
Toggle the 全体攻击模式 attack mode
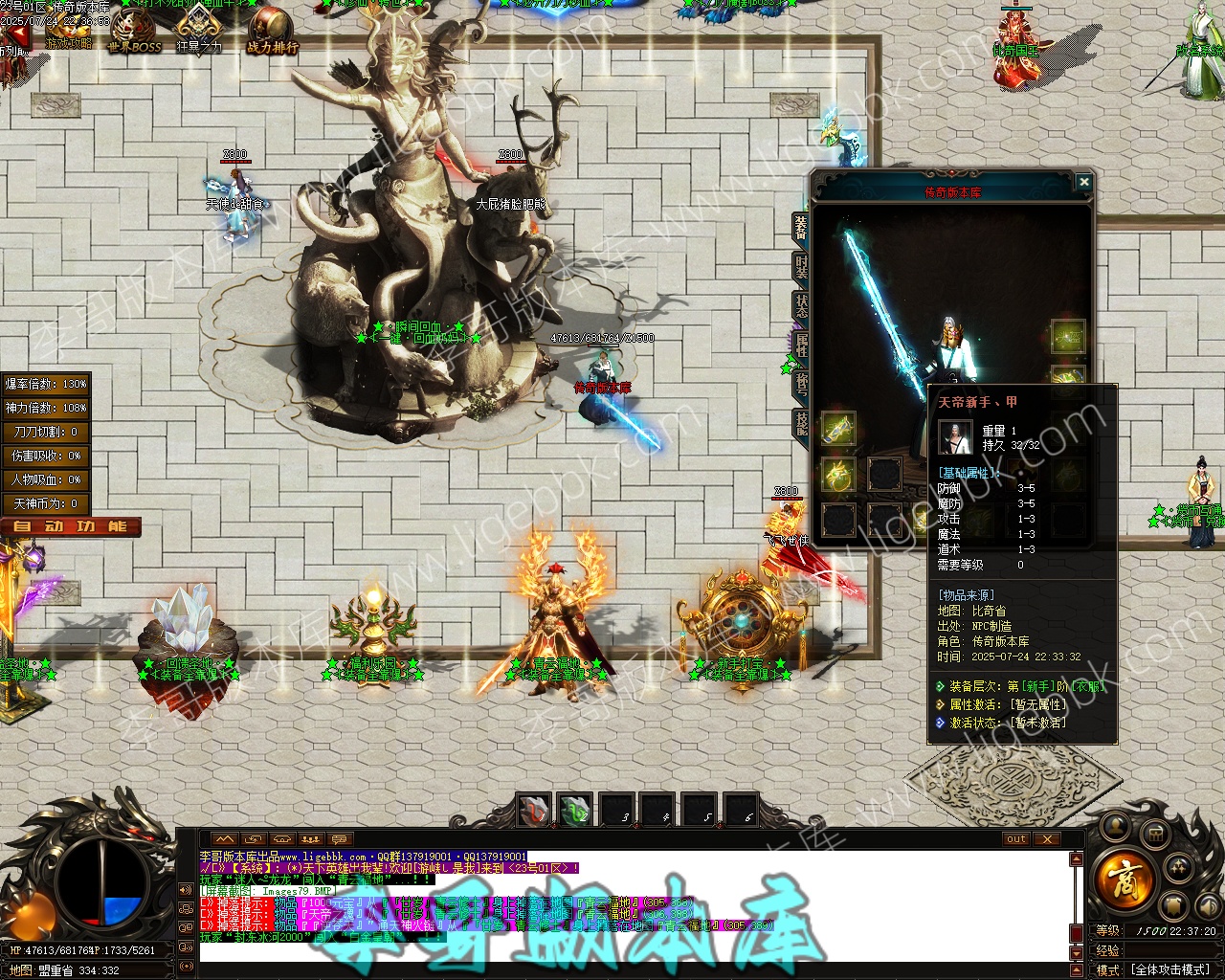1171,969
